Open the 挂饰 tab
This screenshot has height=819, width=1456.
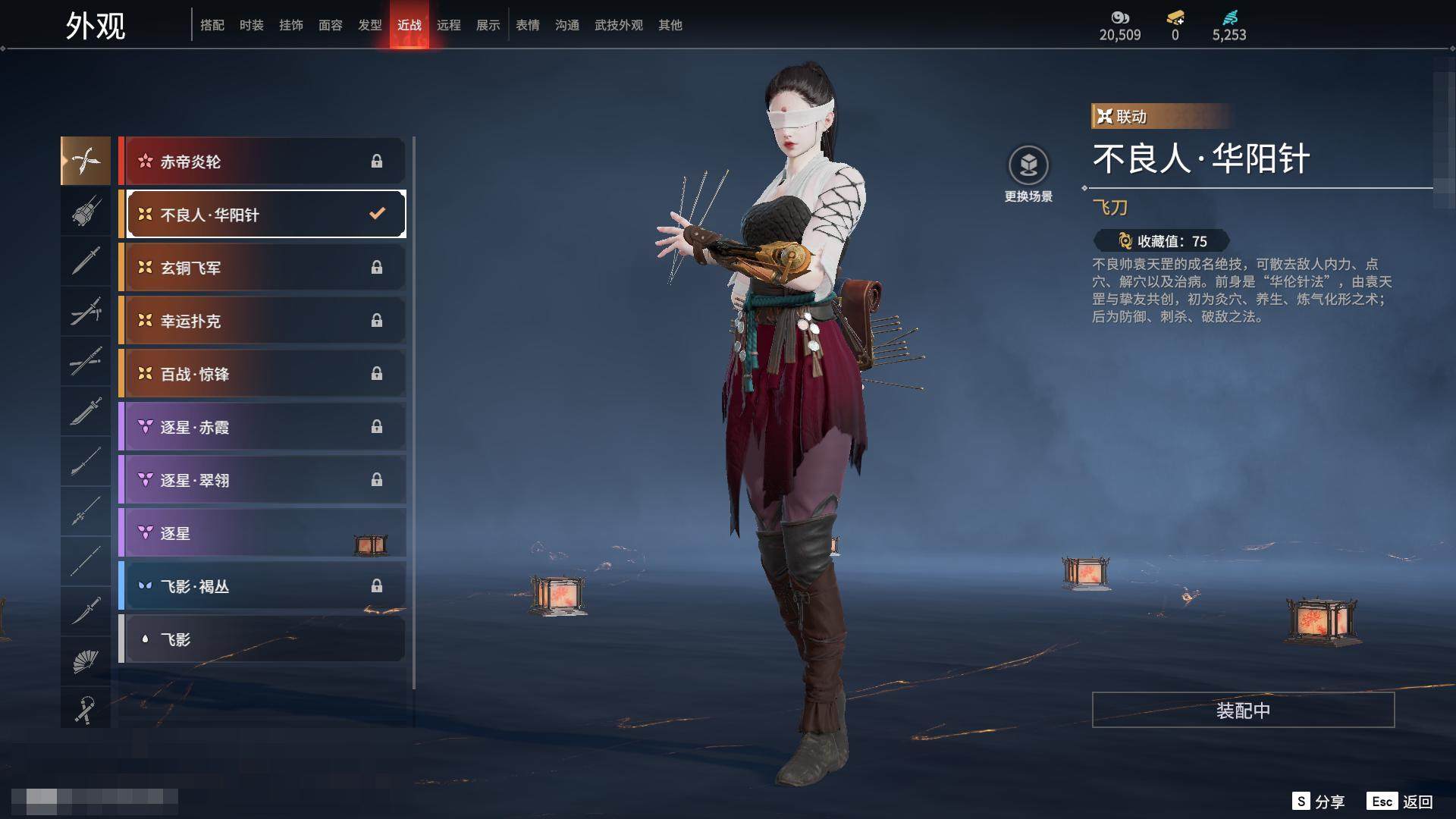point(290,26)
